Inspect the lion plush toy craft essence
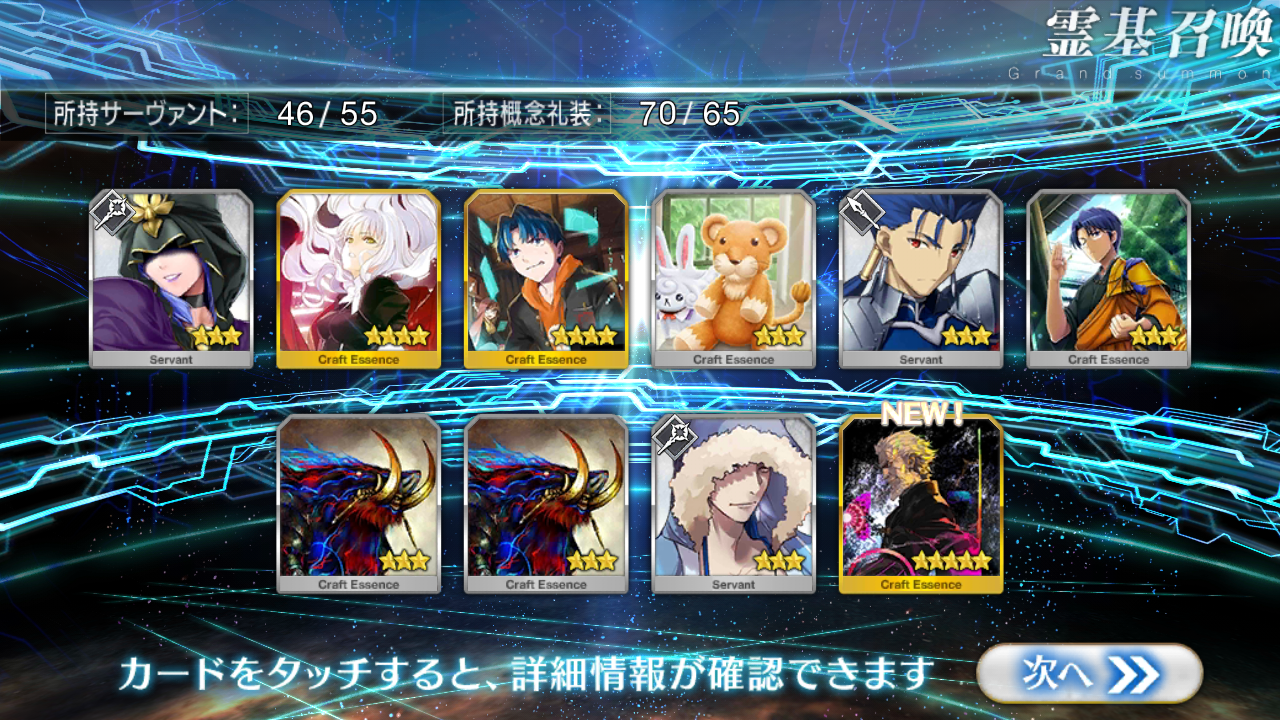 (733, 278)
